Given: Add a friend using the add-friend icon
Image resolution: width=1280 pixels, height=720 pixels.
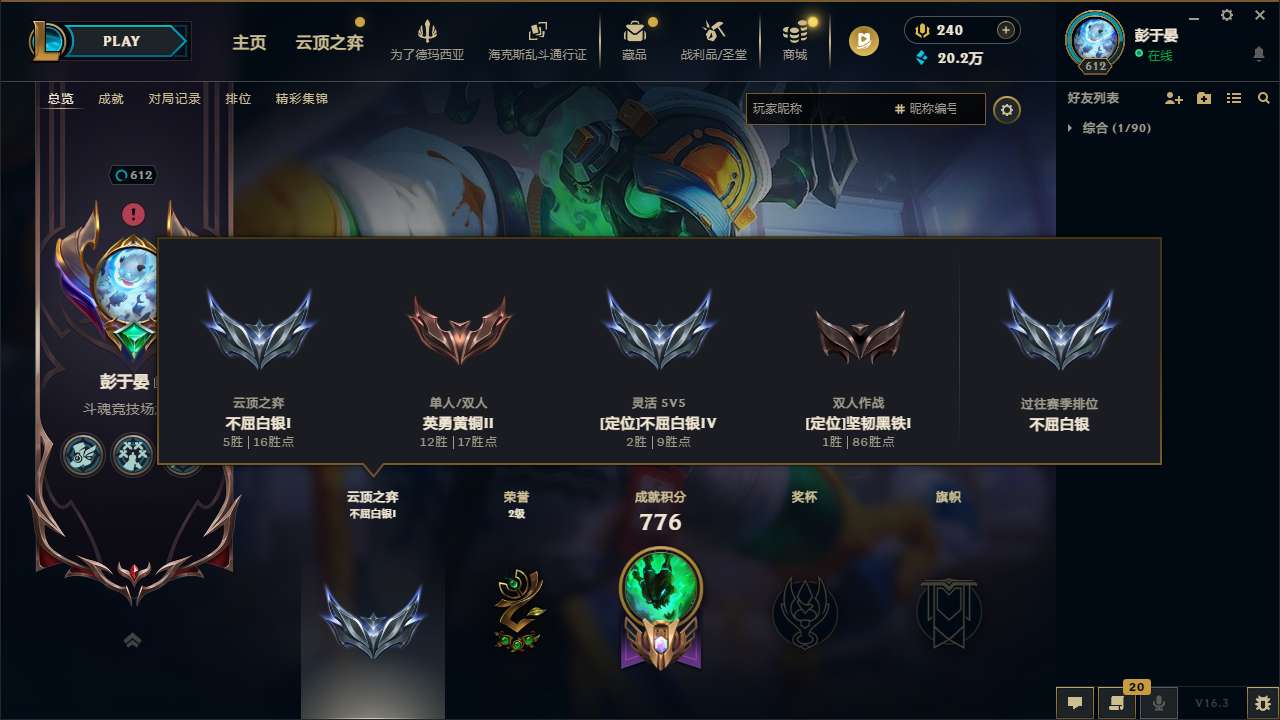Looking at the screenshot, I should pos(1171,98).
